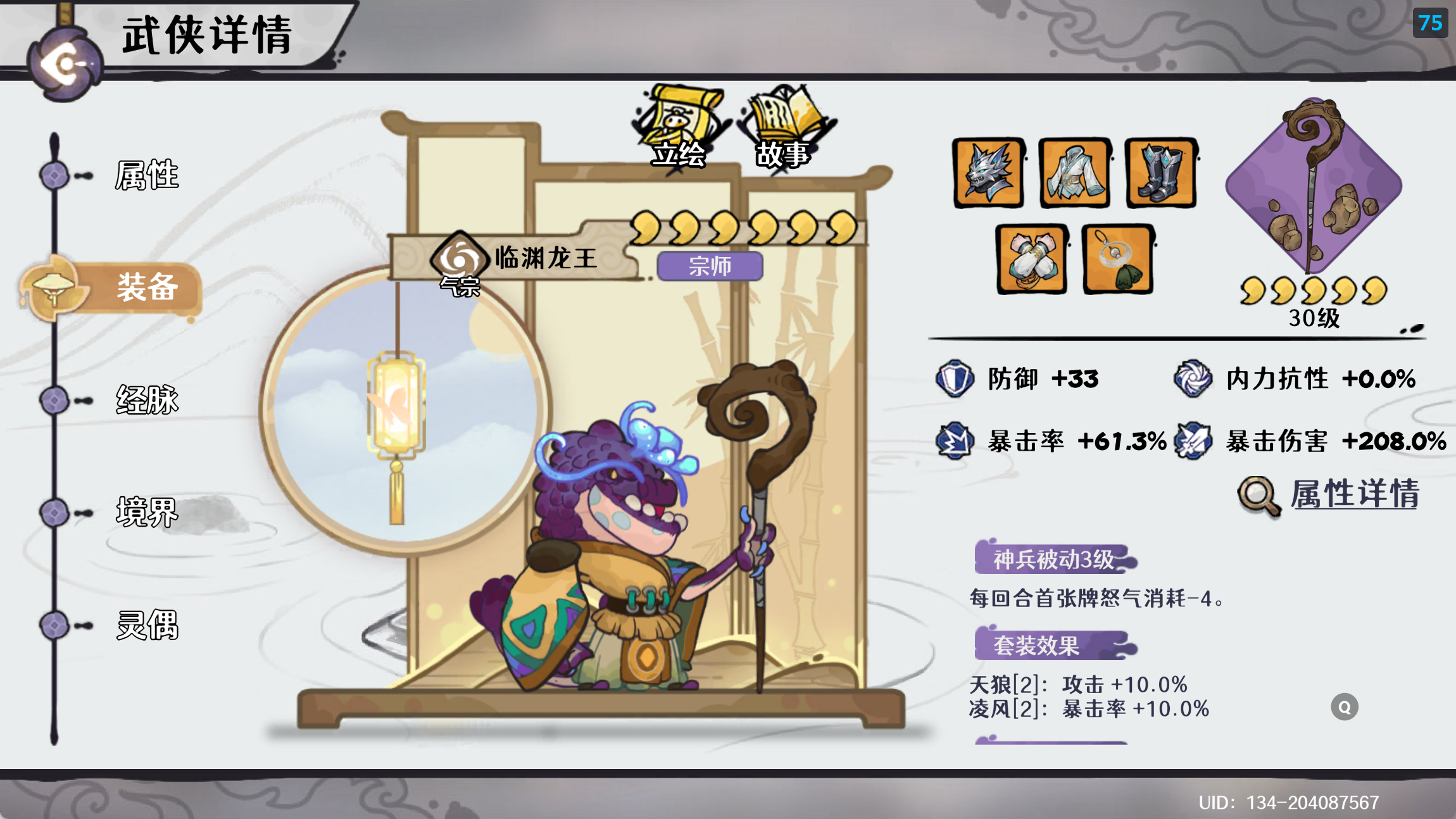Go back using the swirl icon
The height and width of the screenshot is (819, 1456).
65,63
